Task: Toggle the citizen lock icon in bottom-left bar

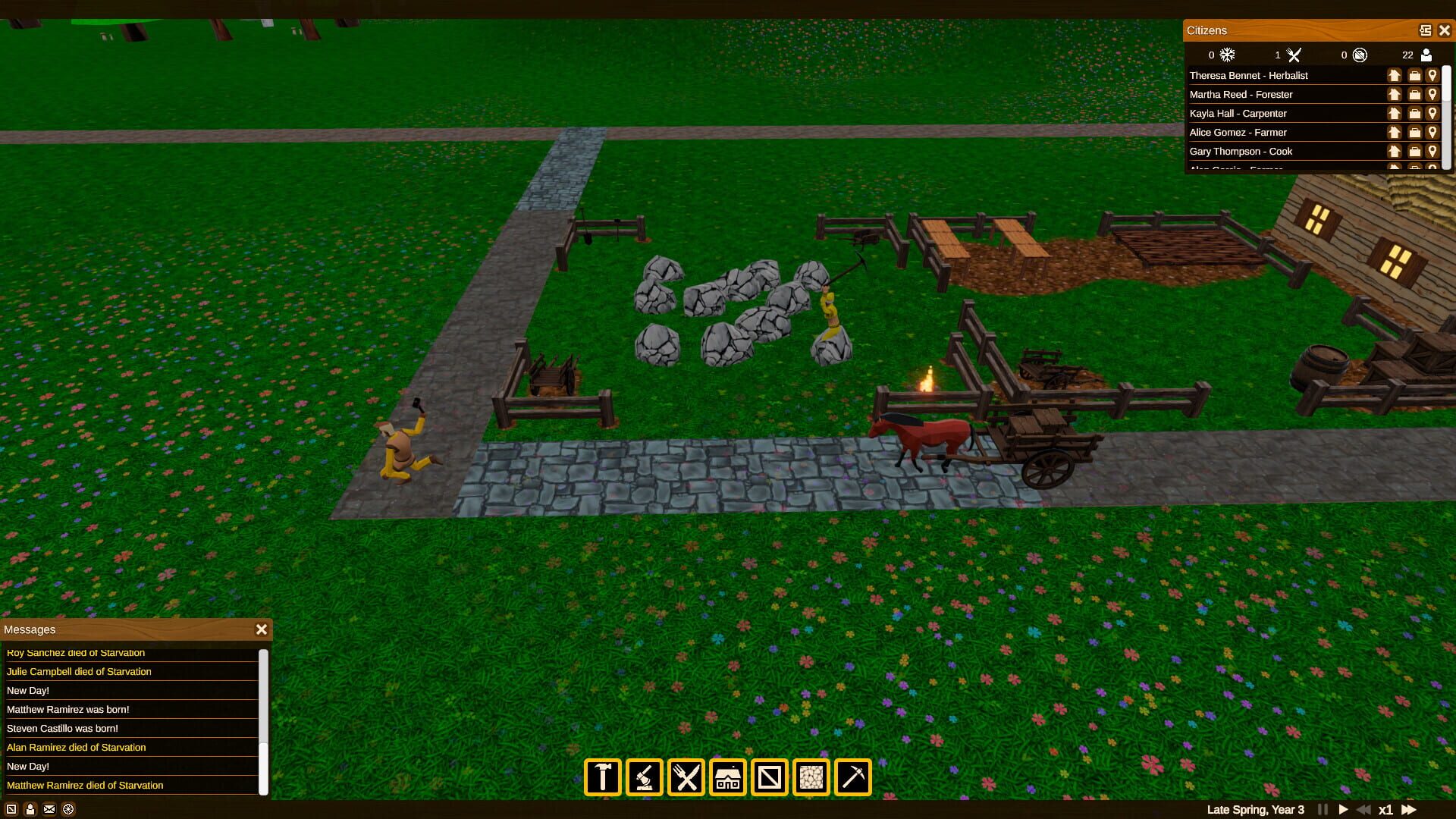Action: [29, 809]
